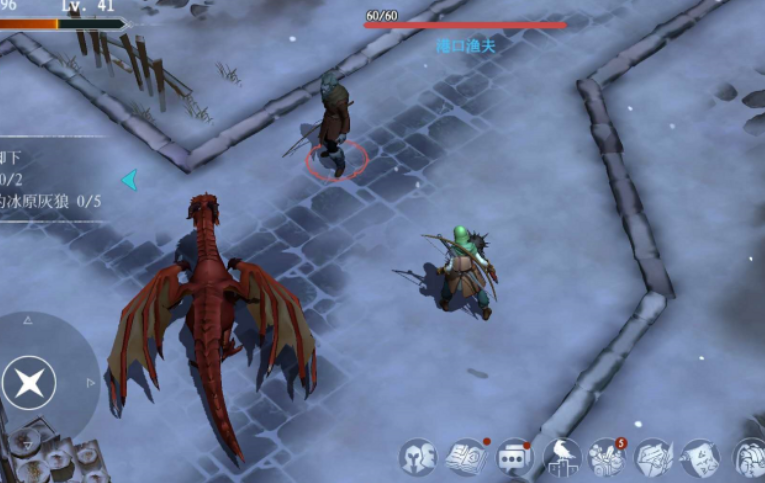Select the 港口渔夫 target name label
This screenshot has width=765, height=483.
click(x=465, y=45)
